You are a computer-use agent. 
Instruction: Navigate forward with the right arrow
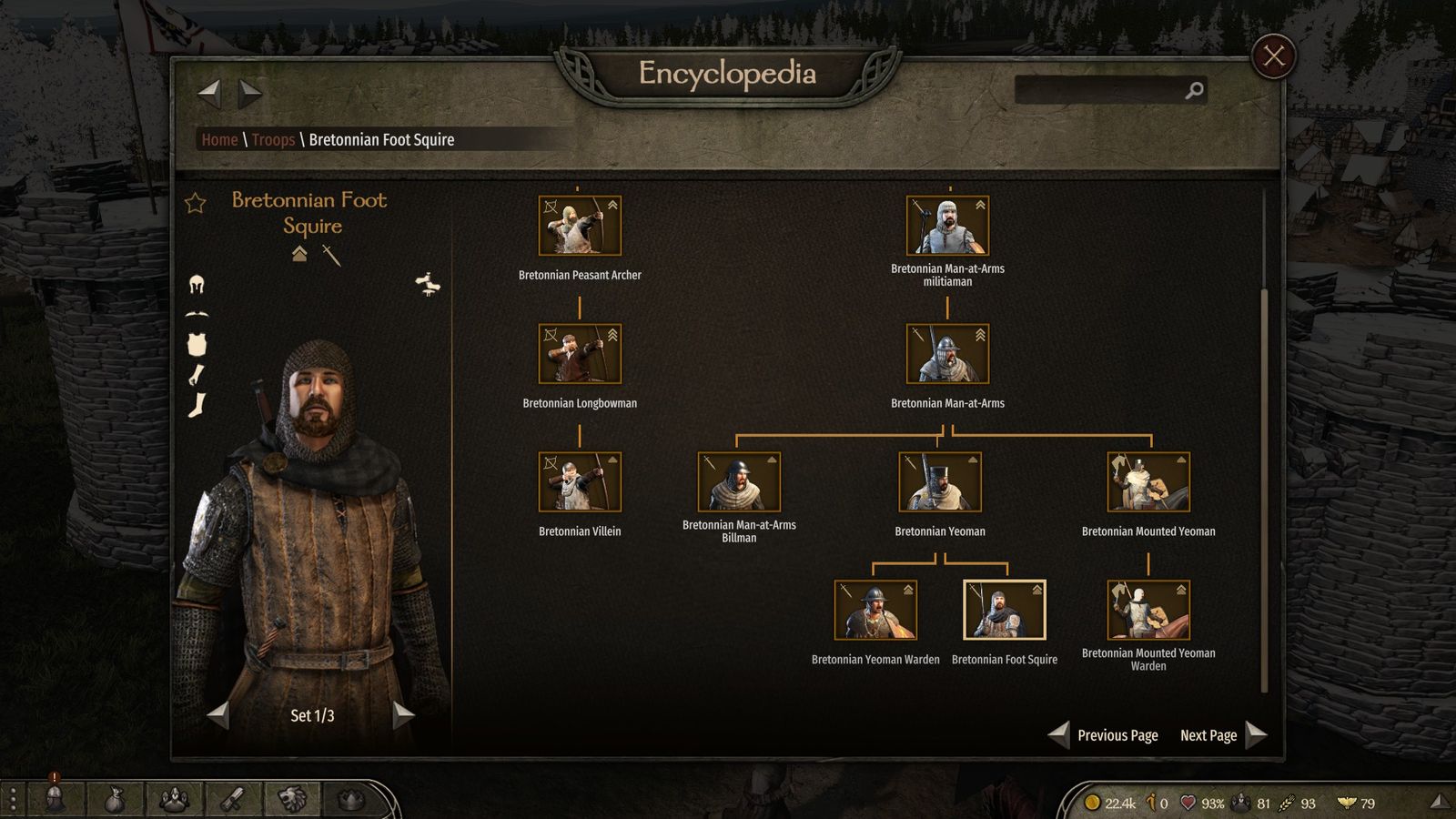coord(249,92)
